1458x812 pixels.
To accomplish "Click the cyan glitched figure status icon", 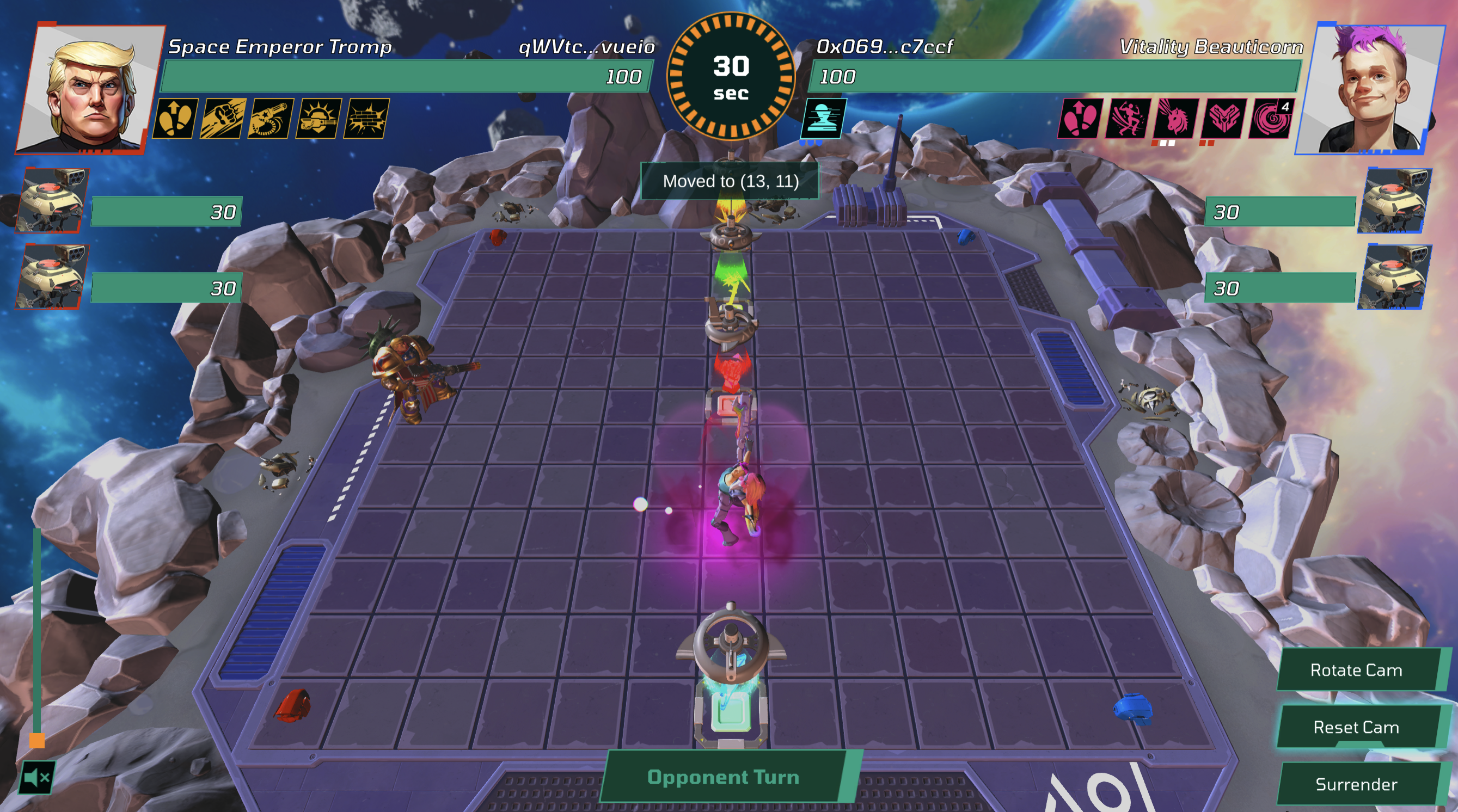I will coord(824,118).
